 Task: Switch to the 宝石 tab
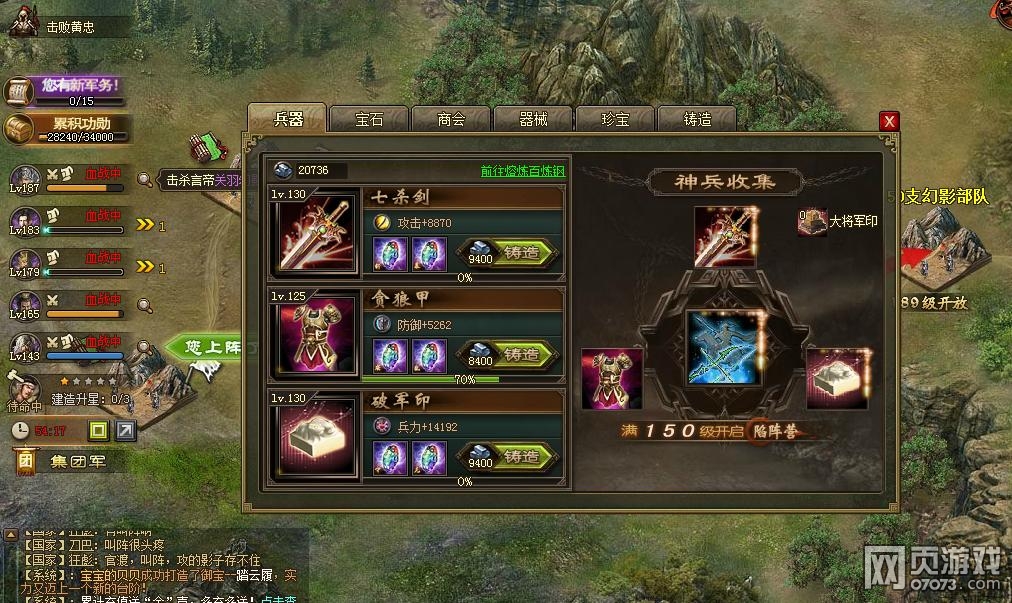[369, 119]
